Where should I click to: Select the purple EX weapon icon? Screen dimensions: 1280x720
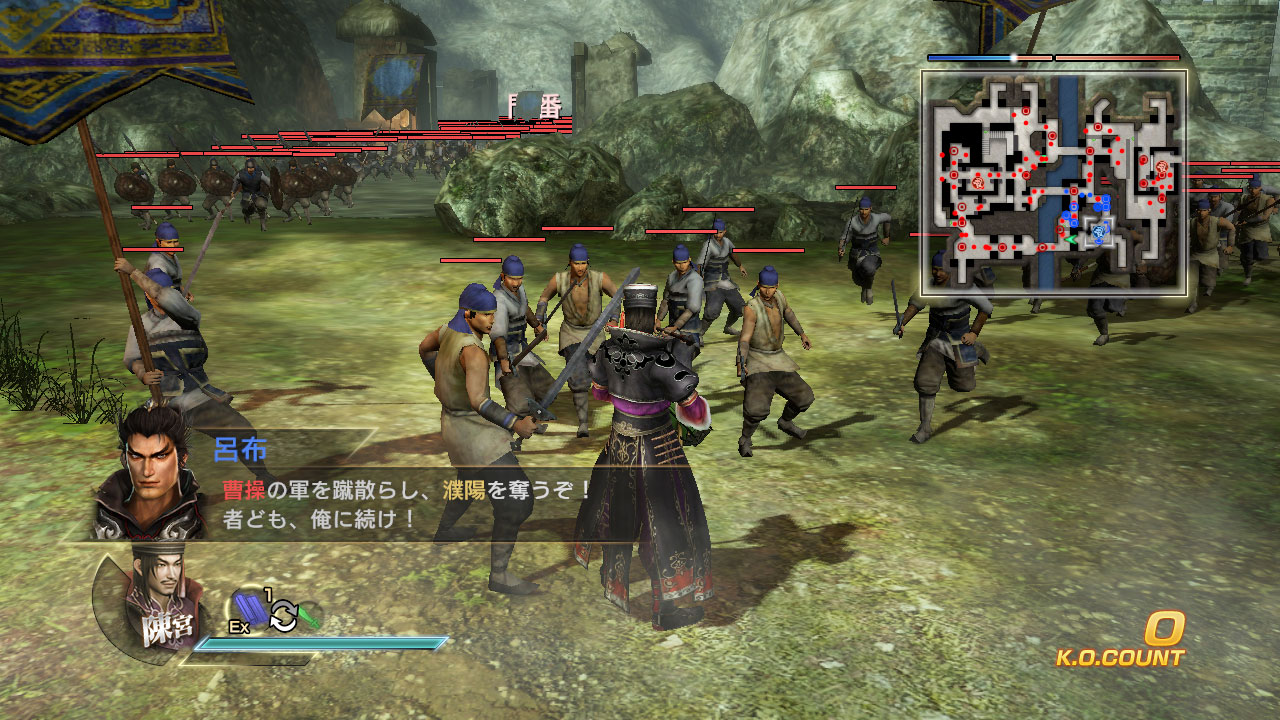point(250,608)
